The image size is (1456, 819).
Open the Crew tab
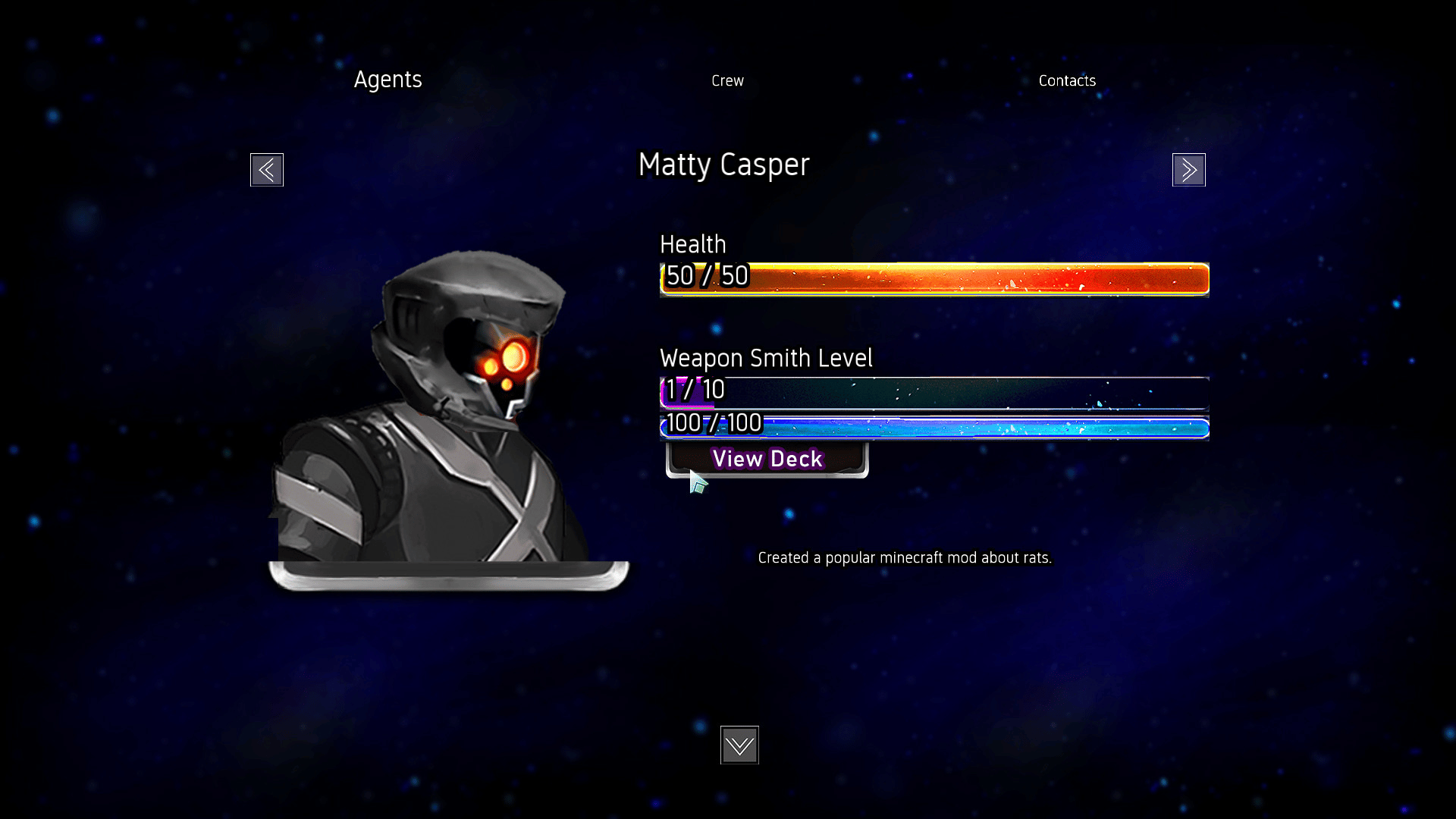[727, 80]
